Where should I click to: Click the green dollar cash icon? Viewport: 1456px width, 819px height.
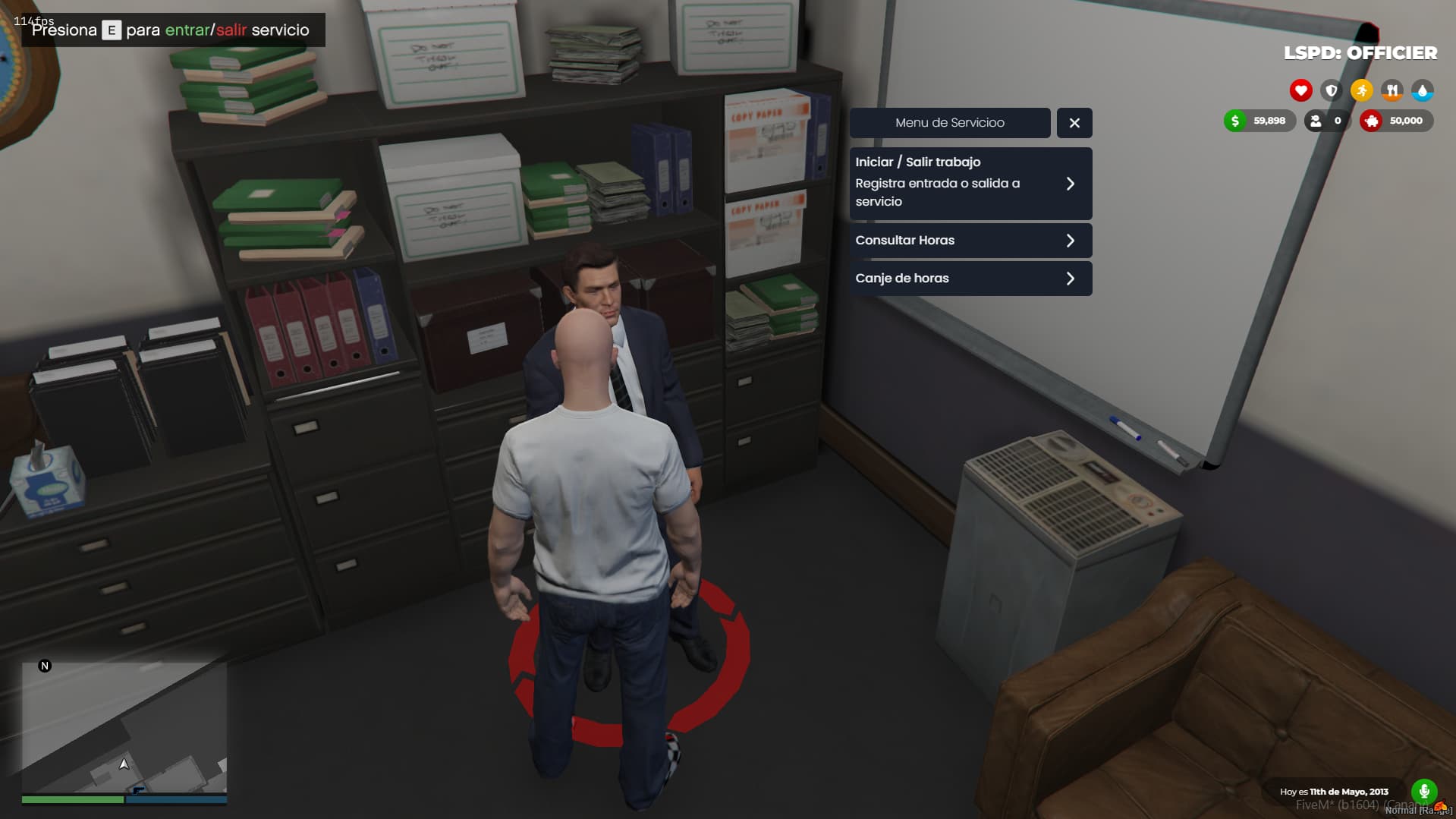(x=1234, y=121)
